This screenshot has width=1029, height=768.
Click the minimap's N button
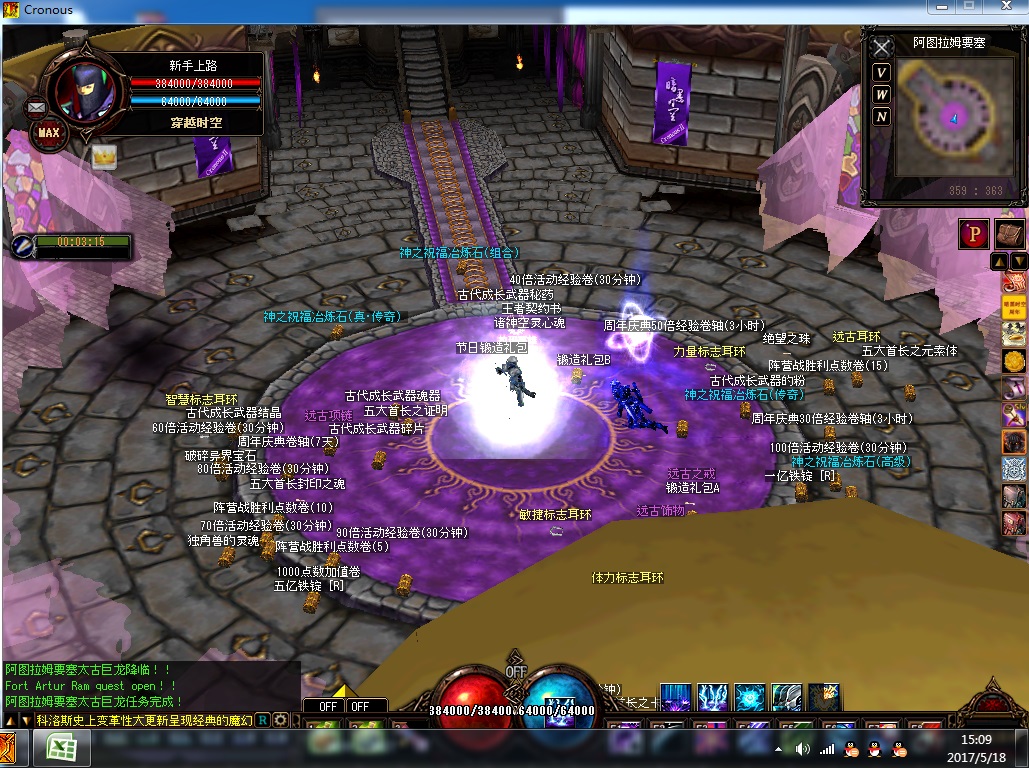click(x=881, y=117)
